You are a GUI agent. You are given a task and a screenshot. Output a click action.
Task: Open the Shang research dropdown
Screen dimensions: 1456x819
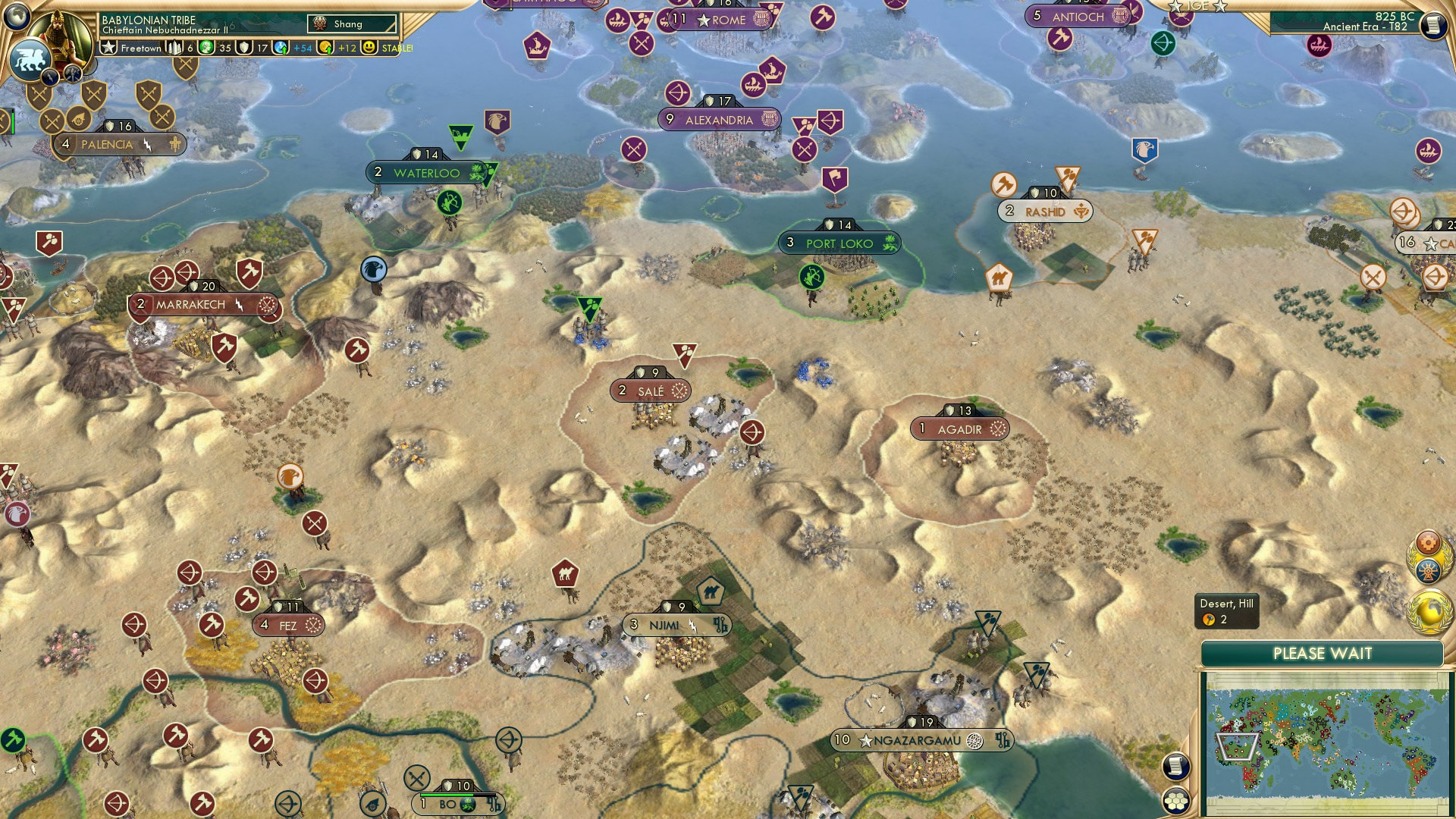(x=352, y=24)
